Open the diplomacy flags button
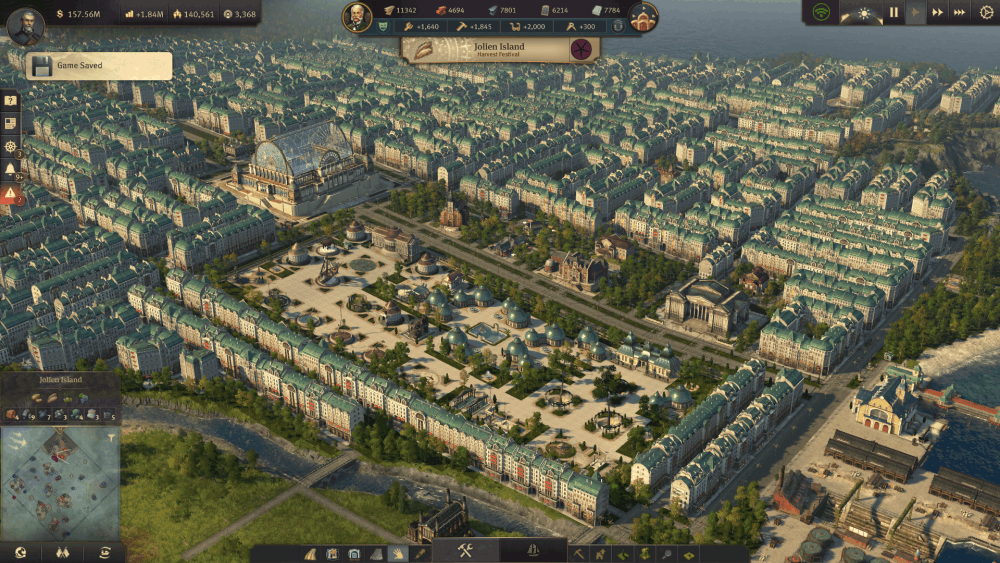This screenshot has height=563, width=1000. [62, 552]
